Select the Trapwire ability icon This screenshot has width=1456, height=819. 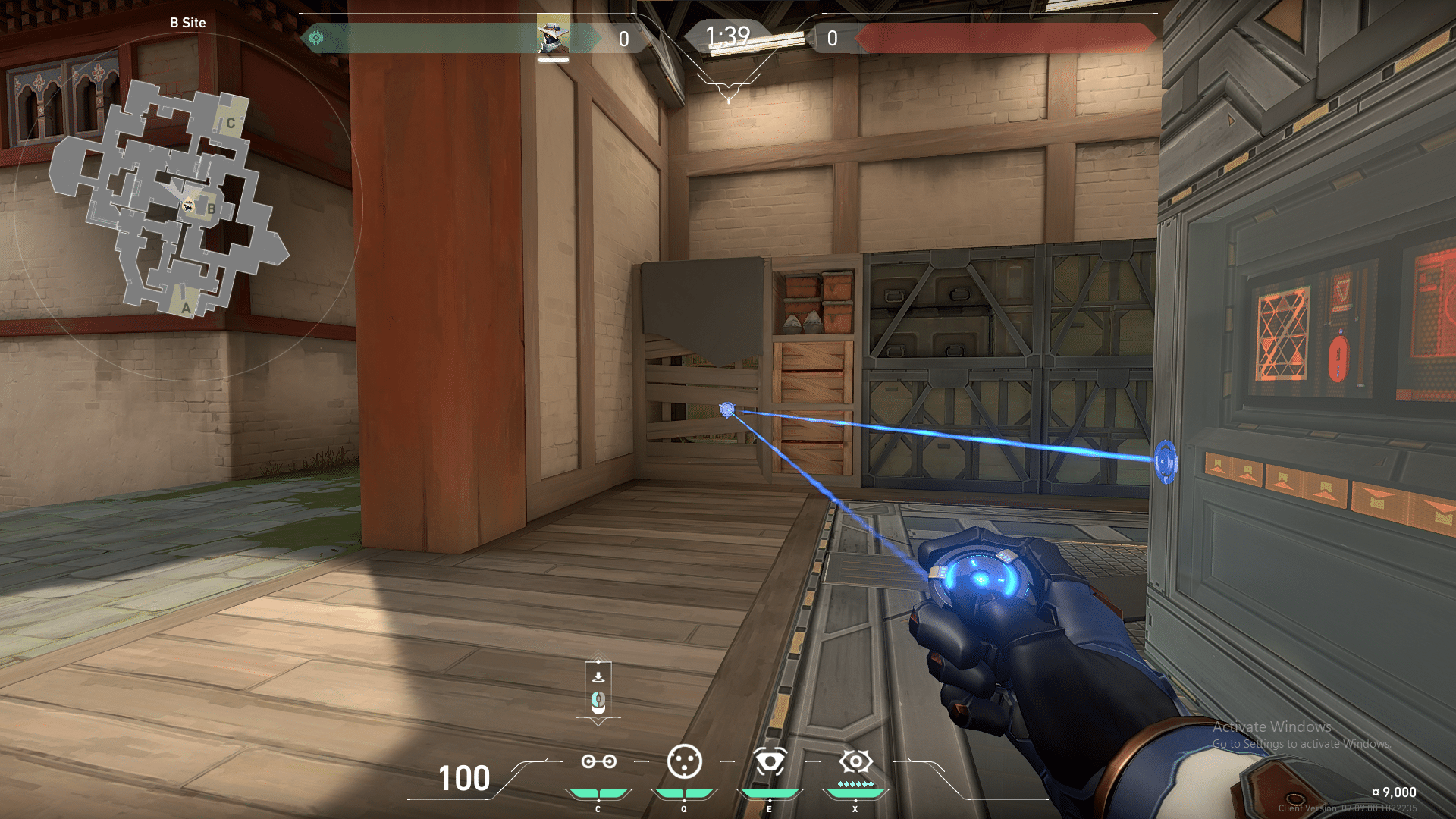(x=598, y=761)
